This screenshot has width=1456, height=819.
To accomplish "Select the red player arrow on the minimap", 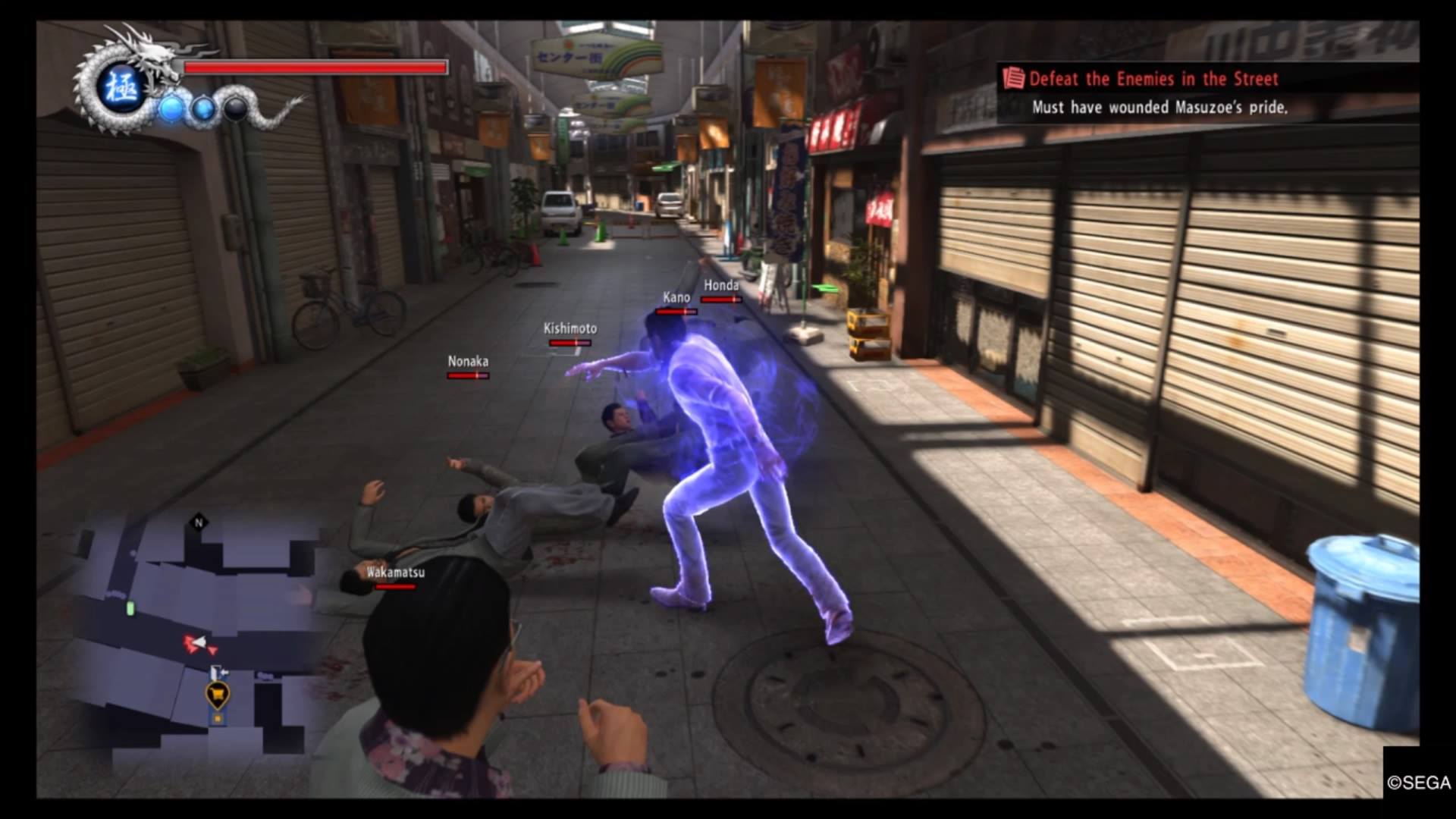I will (x=196, y=644).
